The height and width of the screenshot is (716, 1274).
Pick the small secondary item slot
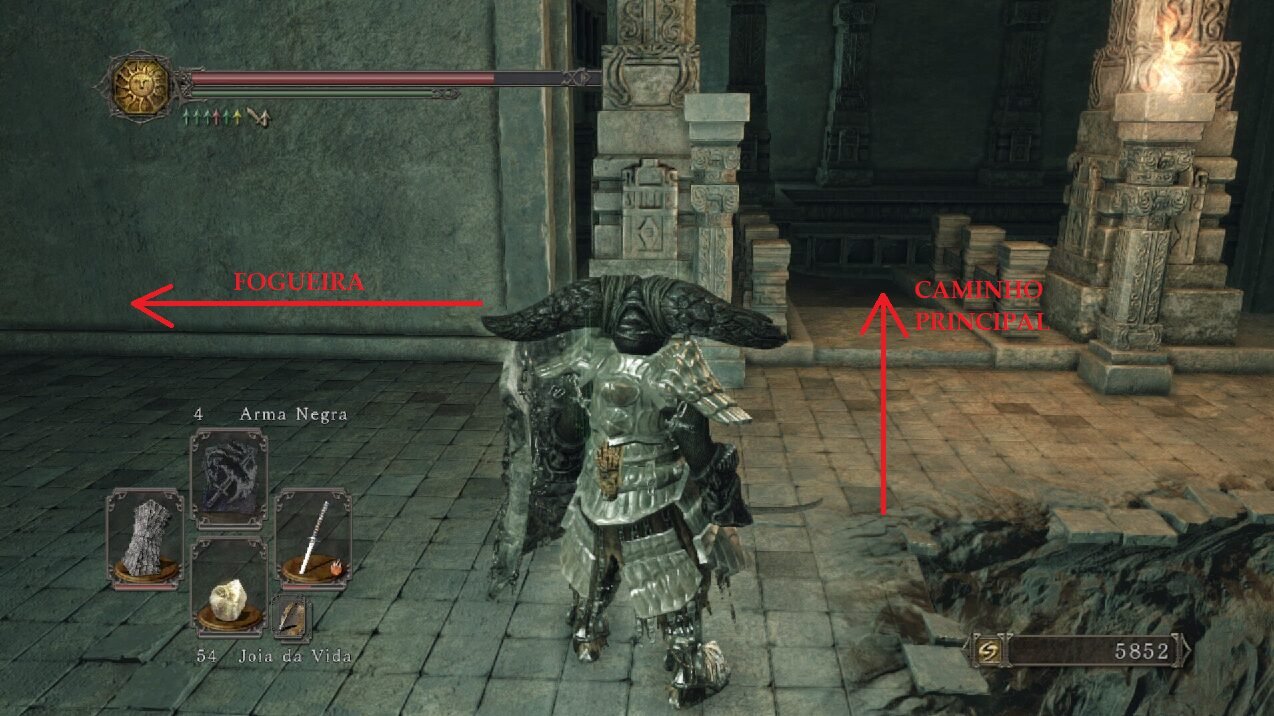tap(291, 618)
